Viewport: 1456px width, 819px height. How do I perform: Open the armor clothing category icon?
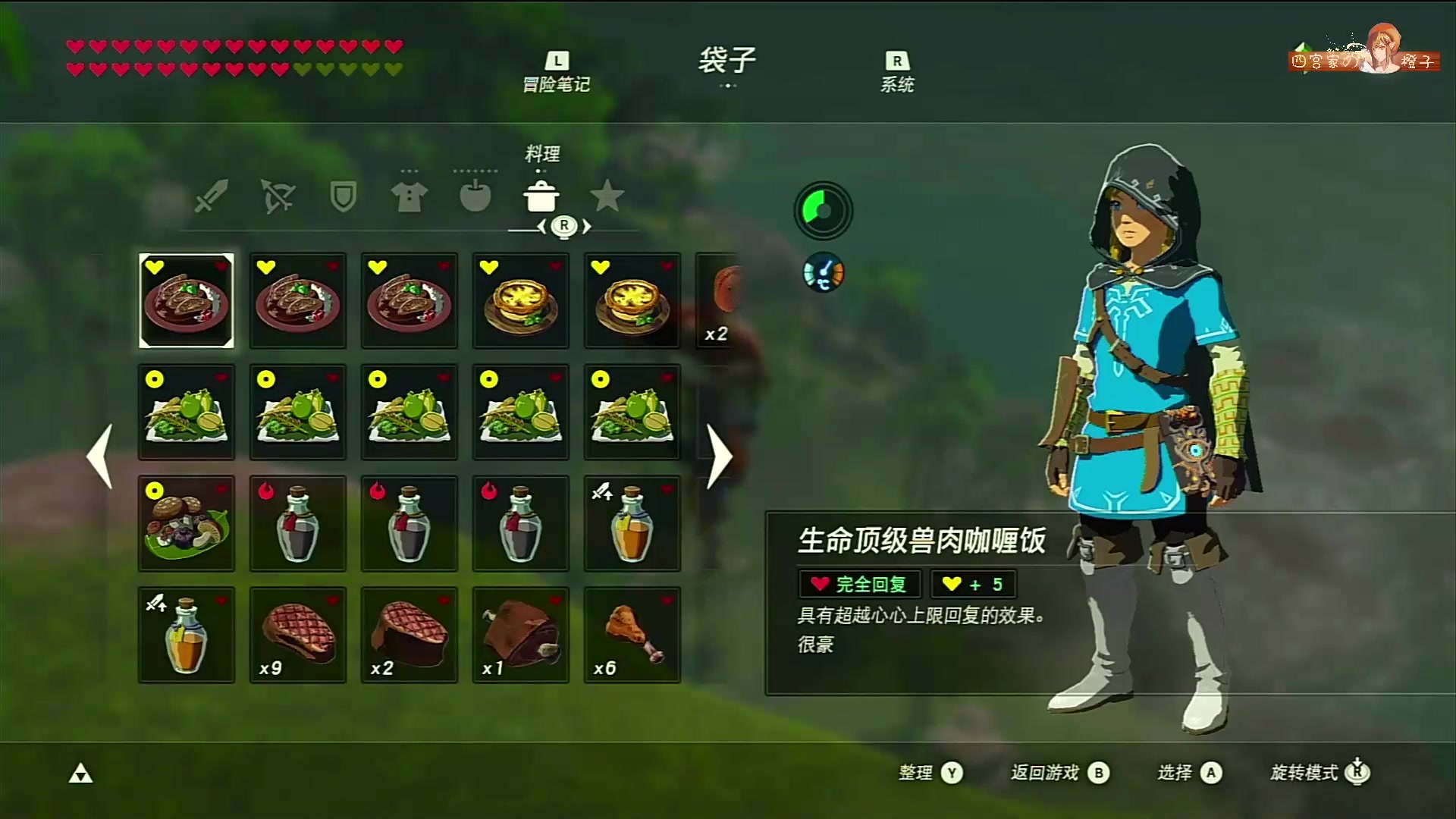(408, 196)
